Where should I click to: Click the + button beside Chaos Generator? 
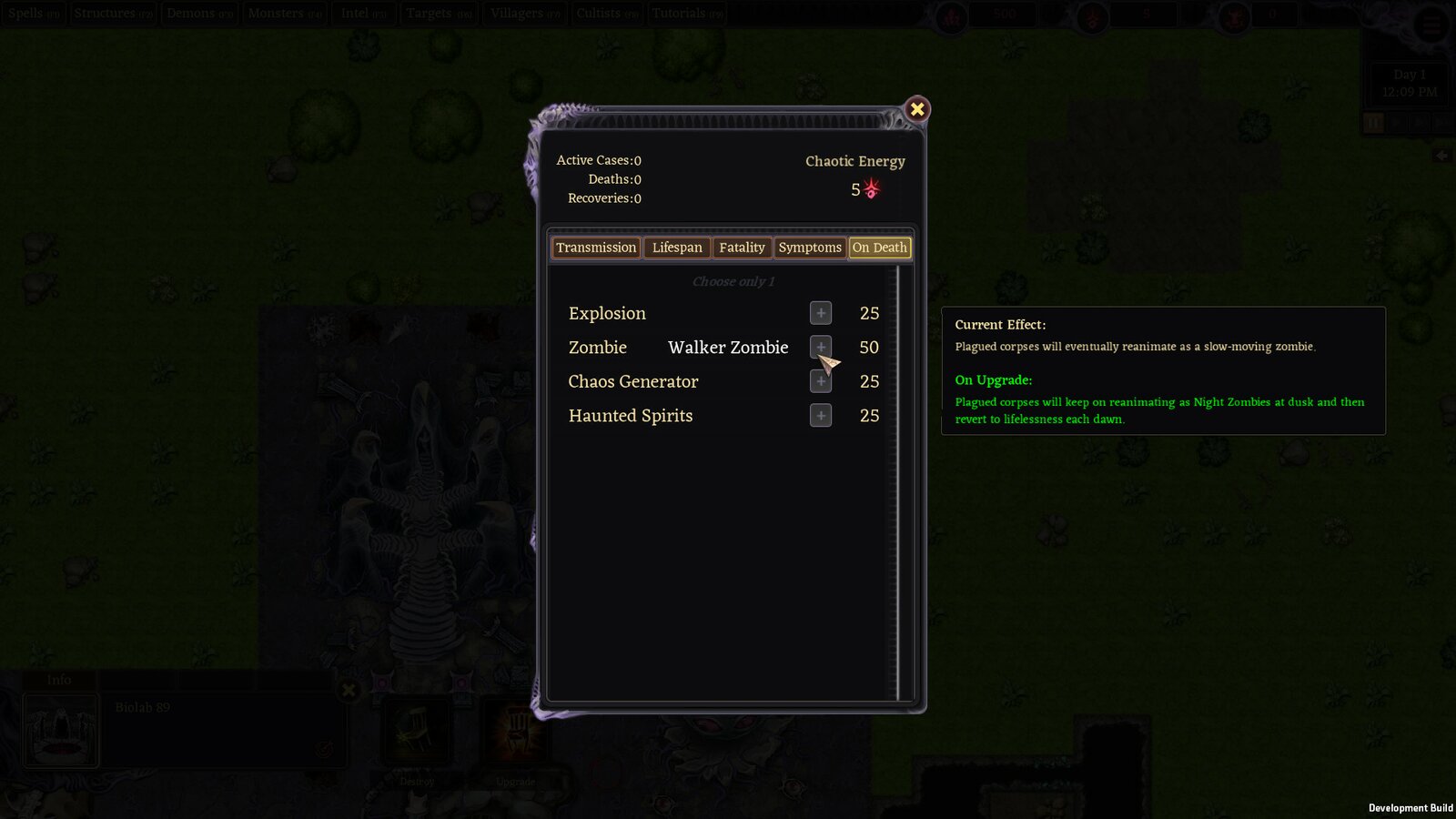[x=820, y=381]
